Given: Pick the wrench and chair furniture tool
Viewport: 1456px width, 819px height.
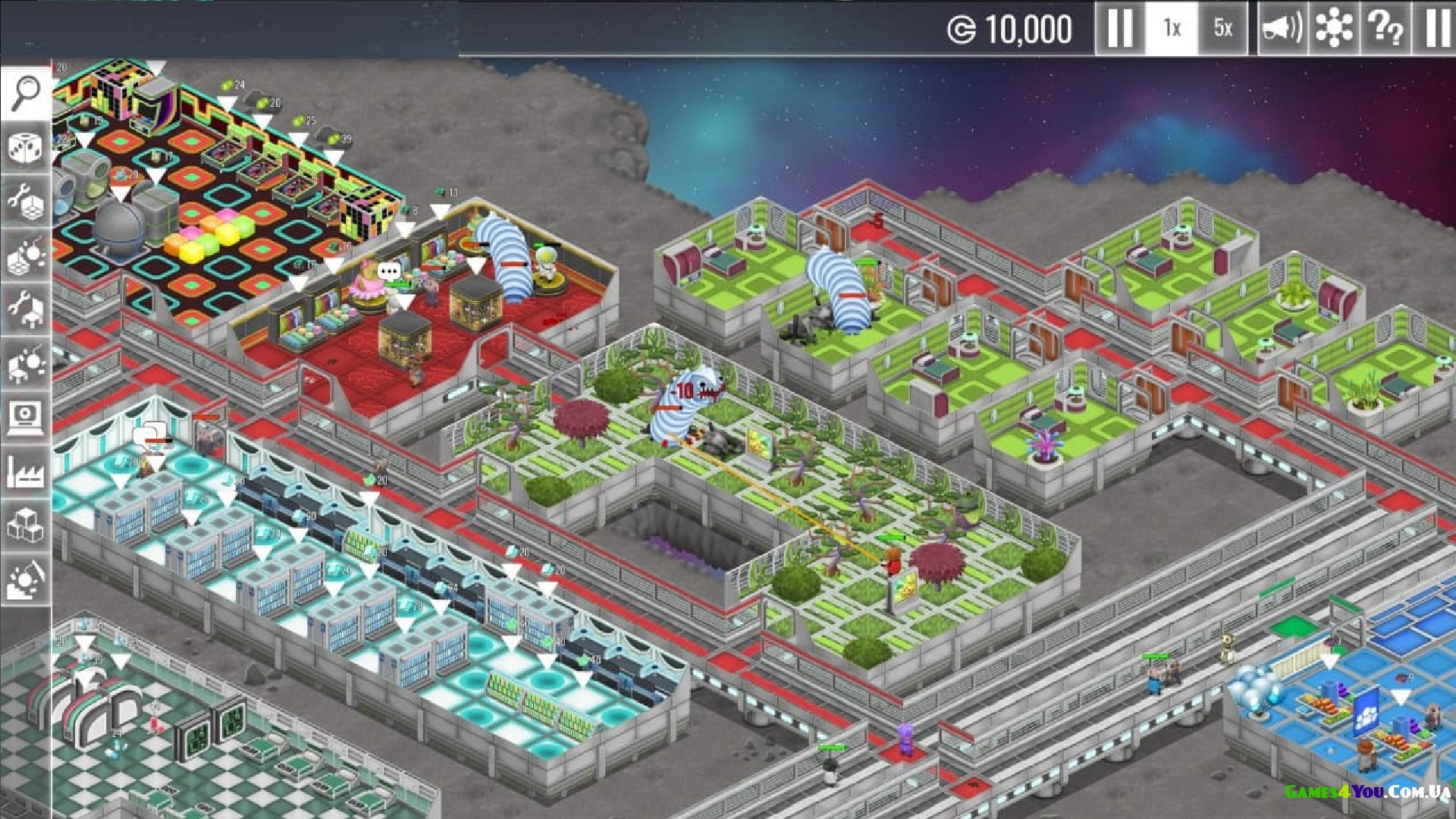Looking at the screenshot, I should 26,309.
